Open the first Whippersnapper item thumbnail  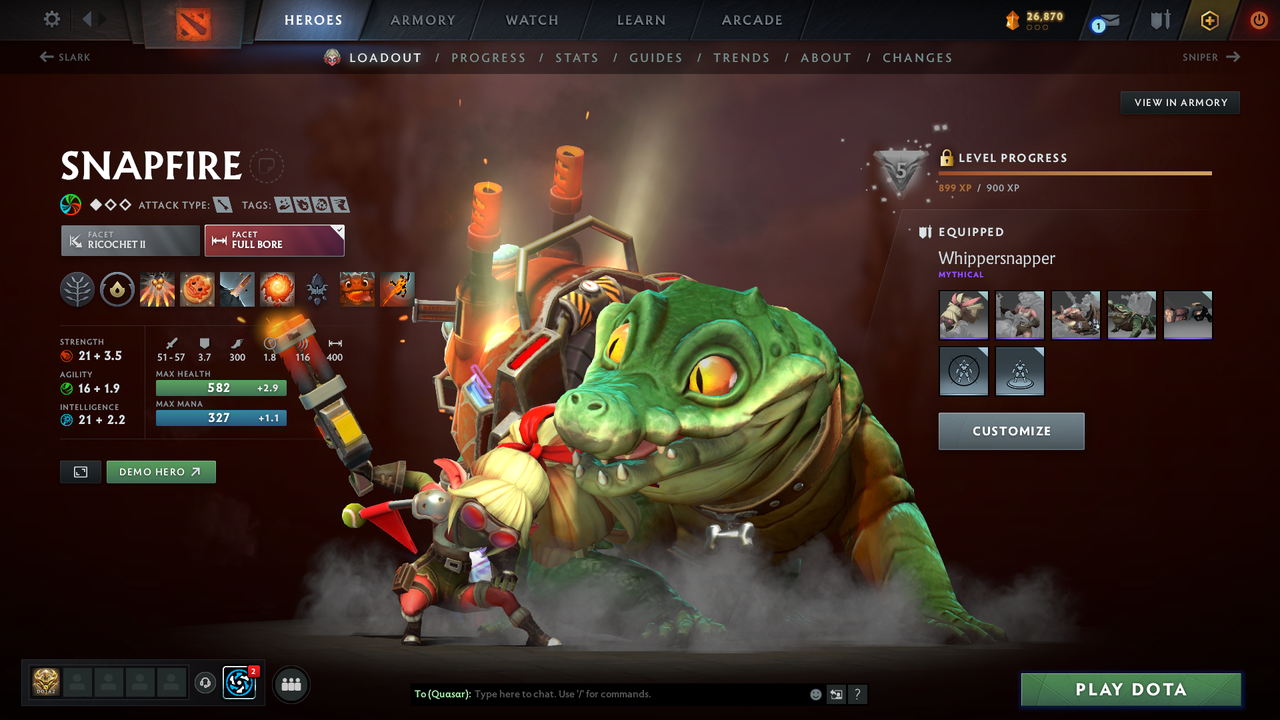point(963,314)
